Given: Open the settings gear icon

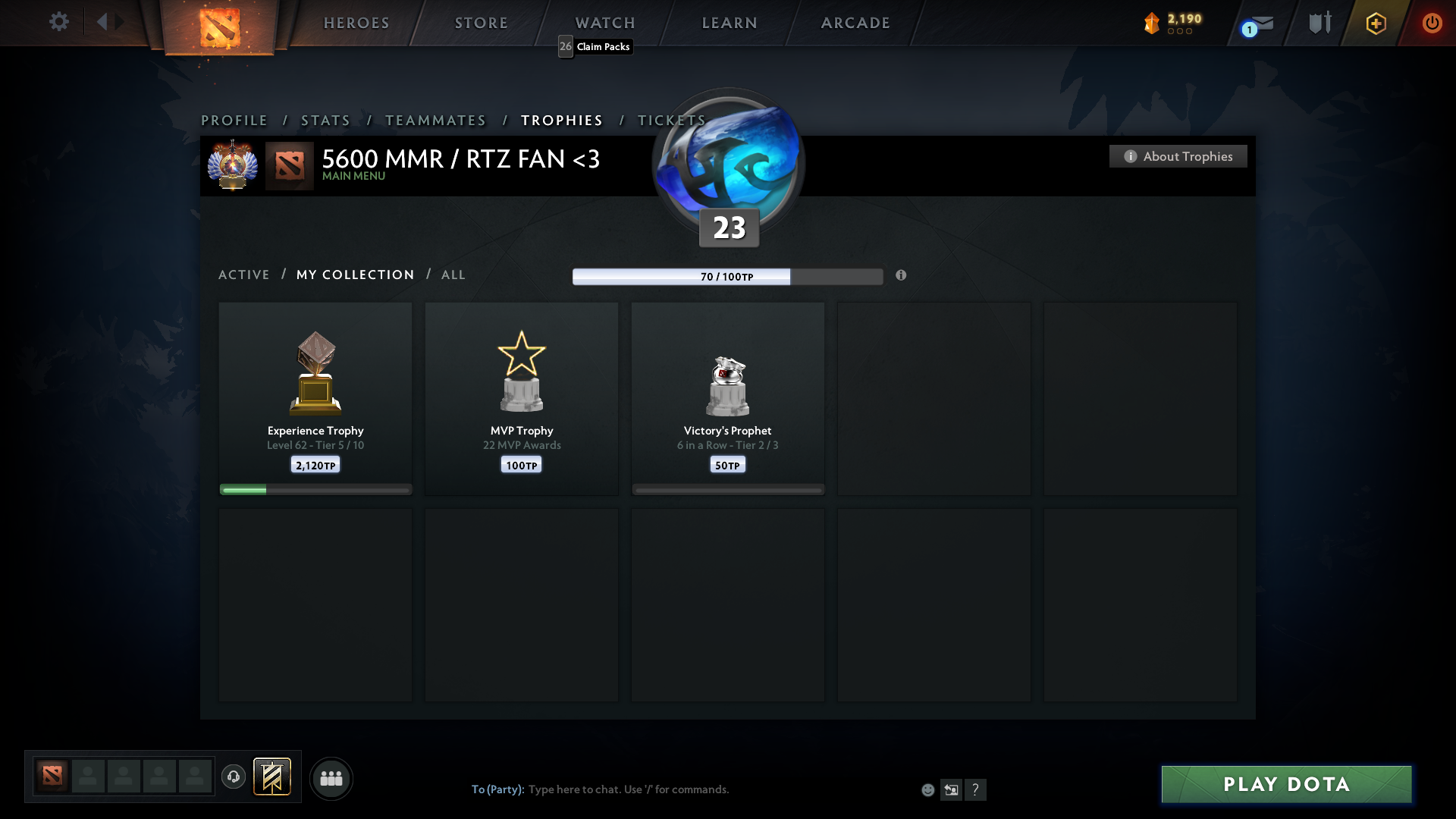Looking at the screenshot, I should pos(59,22).
